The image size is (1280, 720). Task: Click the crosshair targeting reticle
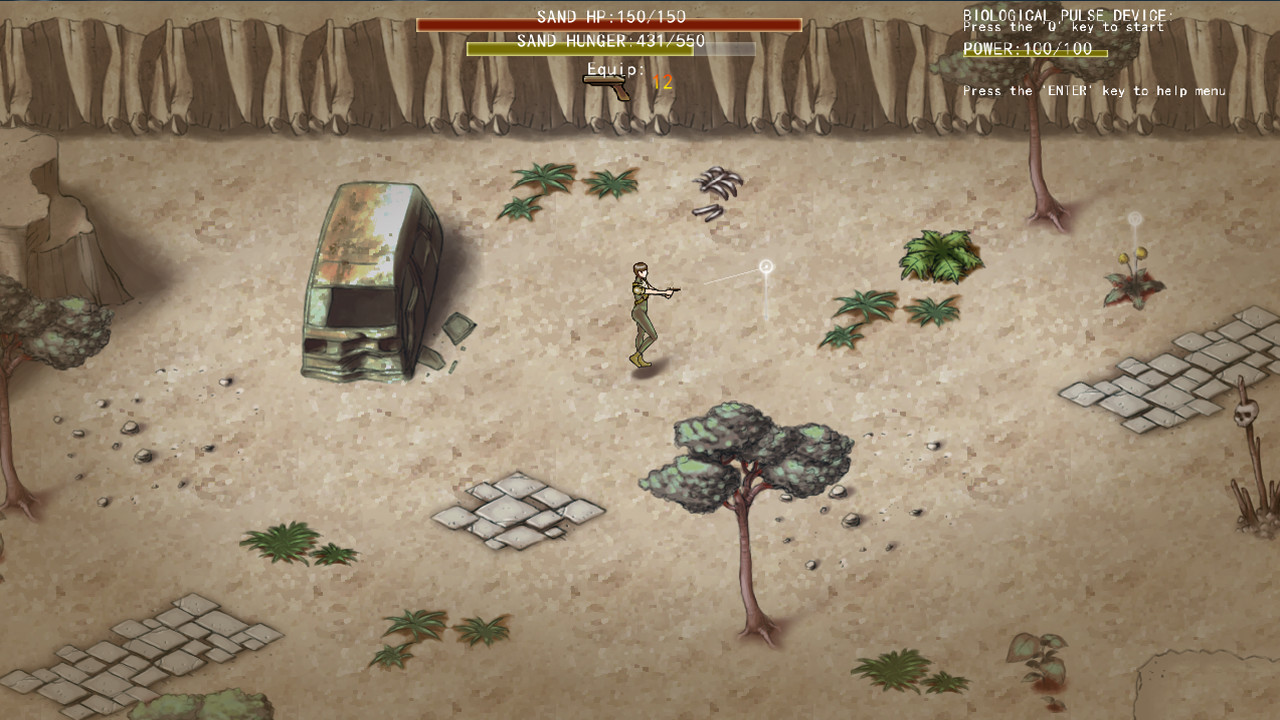pyautogui.click(x=765, y=267)
